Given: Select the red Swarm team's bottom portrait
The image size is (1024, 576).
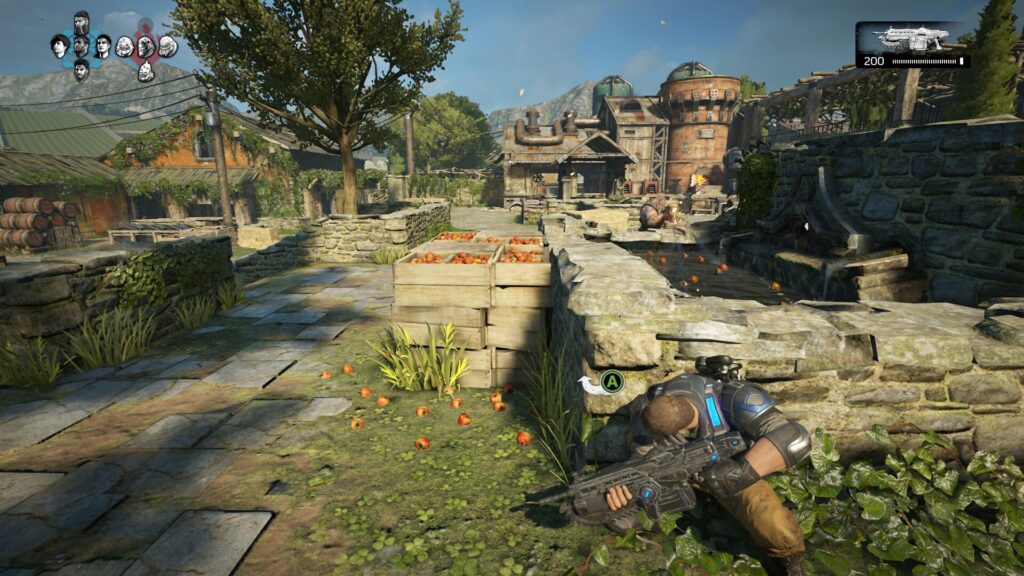Looking at the screenshot, I should point(145,70).
